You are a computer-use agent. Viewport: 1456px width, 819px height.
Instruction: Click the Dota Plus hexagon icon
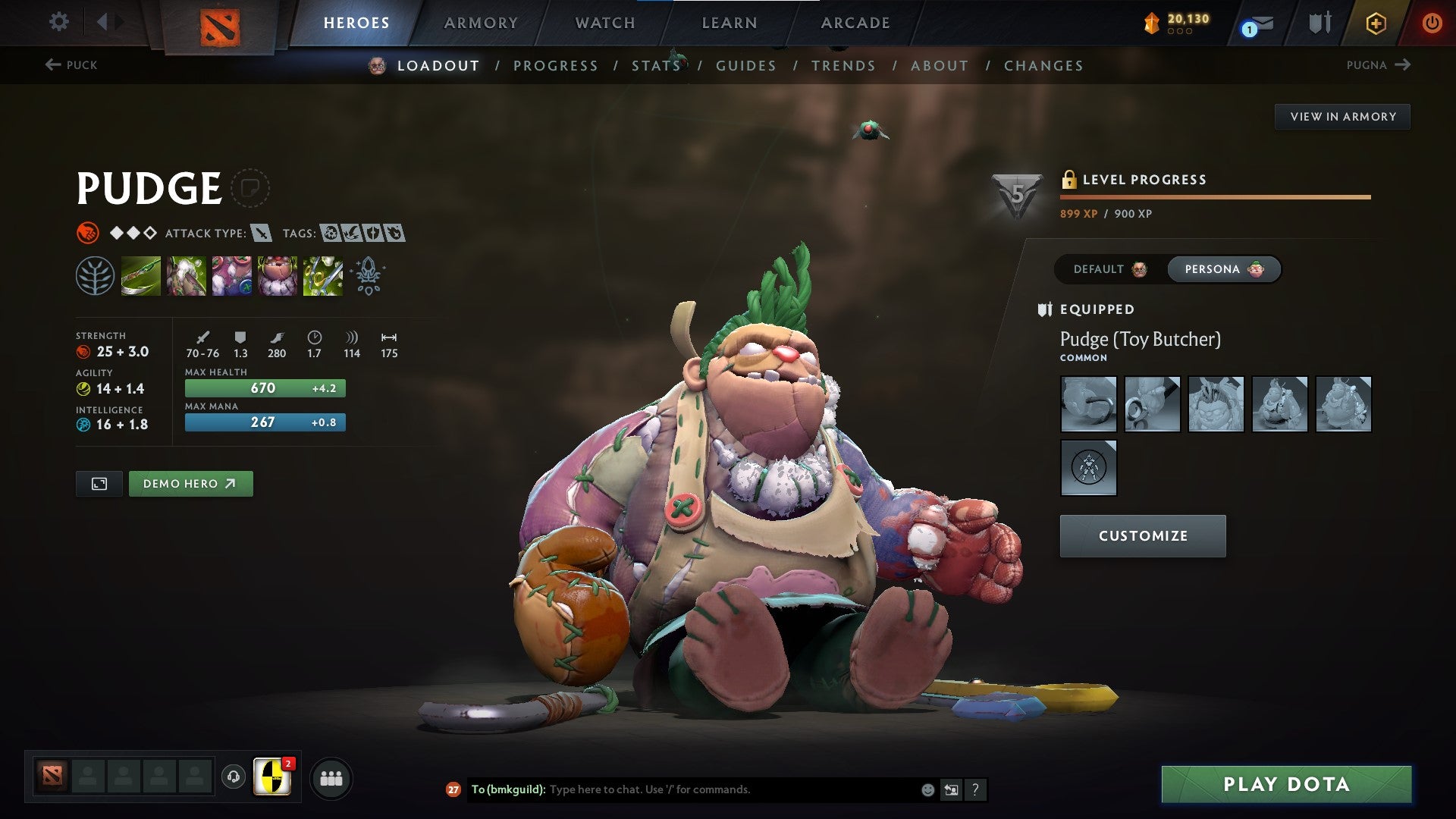point(1376,23)
